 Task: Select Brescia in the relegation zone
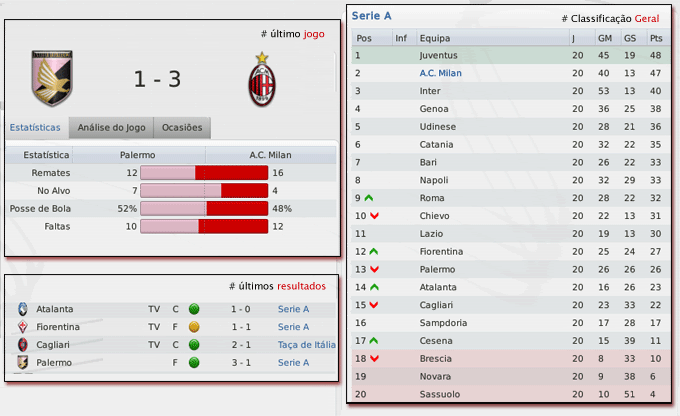click(x=436, y=358)
